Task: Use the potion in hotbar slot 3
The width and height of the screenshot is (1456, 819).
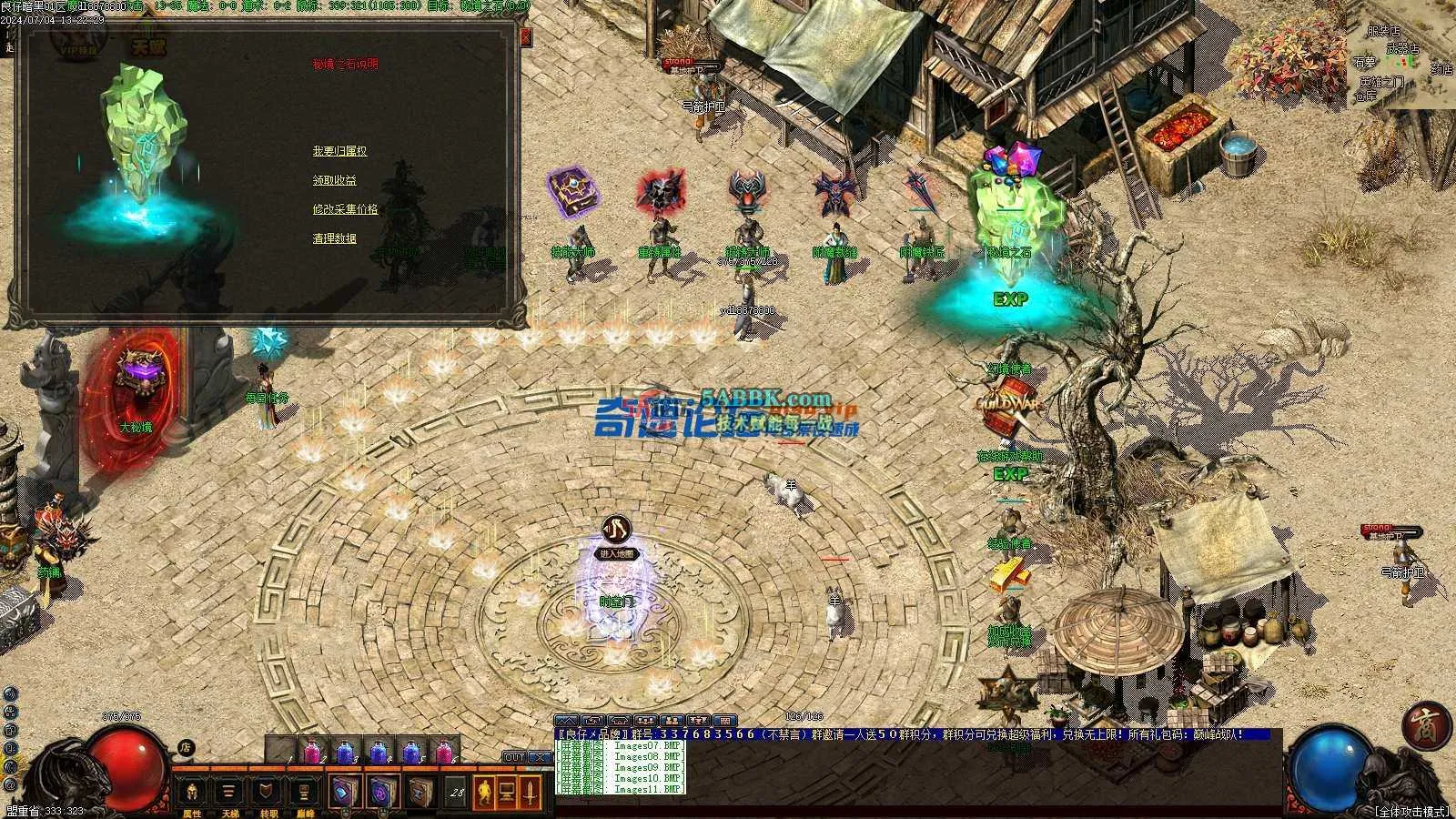Action: tap(345, 753)
